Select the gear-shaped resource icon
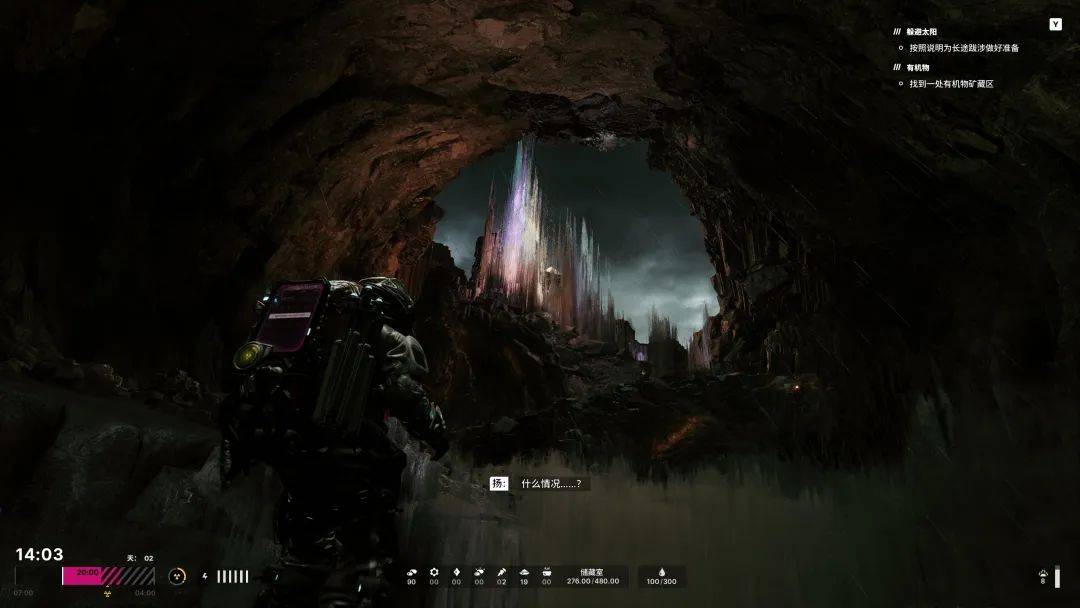 pyautogui.click(x=434, y=573)
